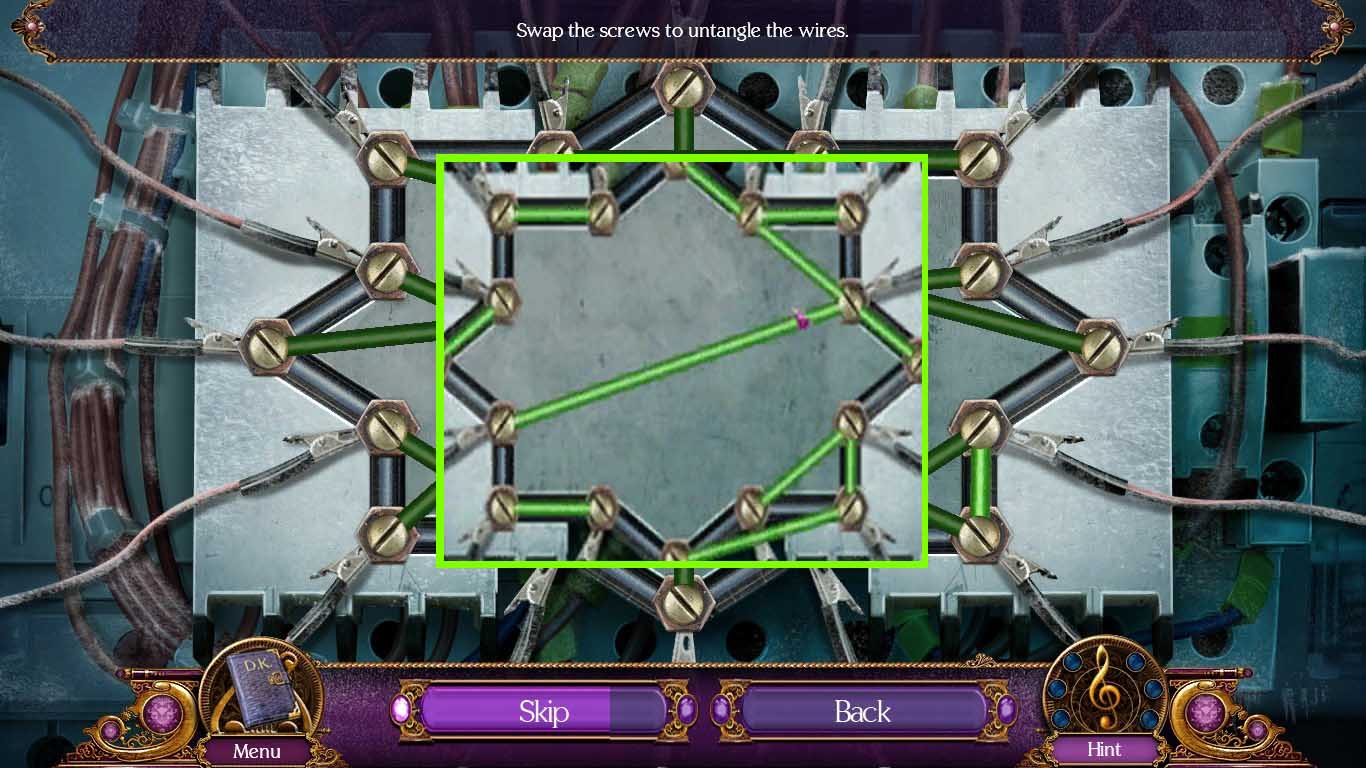Click the Skip button

pos(543,711)
